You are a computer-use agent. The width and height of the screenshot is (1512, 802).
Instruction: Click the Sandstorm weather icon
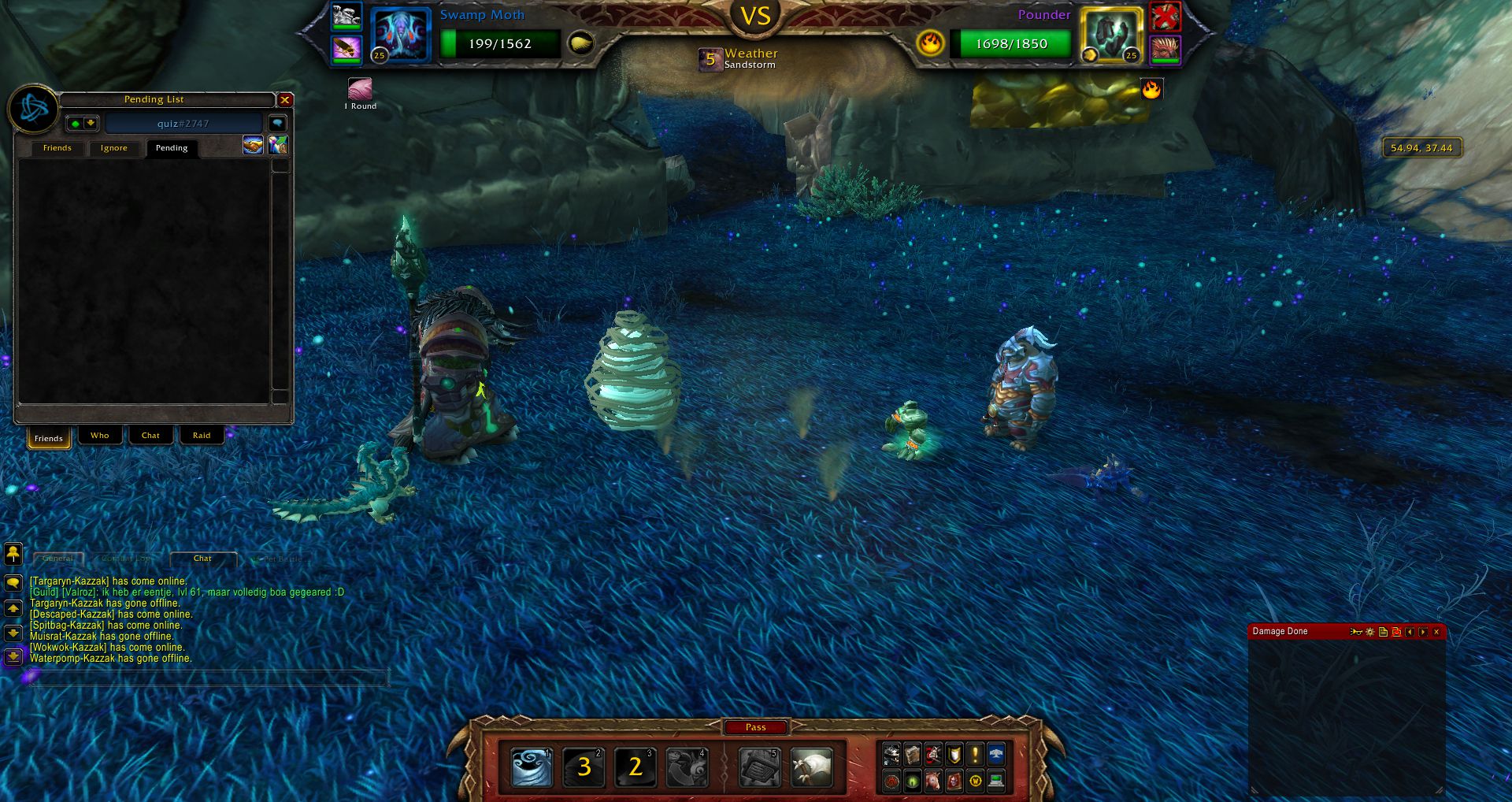pyautogui.click(x=710, y=59)
